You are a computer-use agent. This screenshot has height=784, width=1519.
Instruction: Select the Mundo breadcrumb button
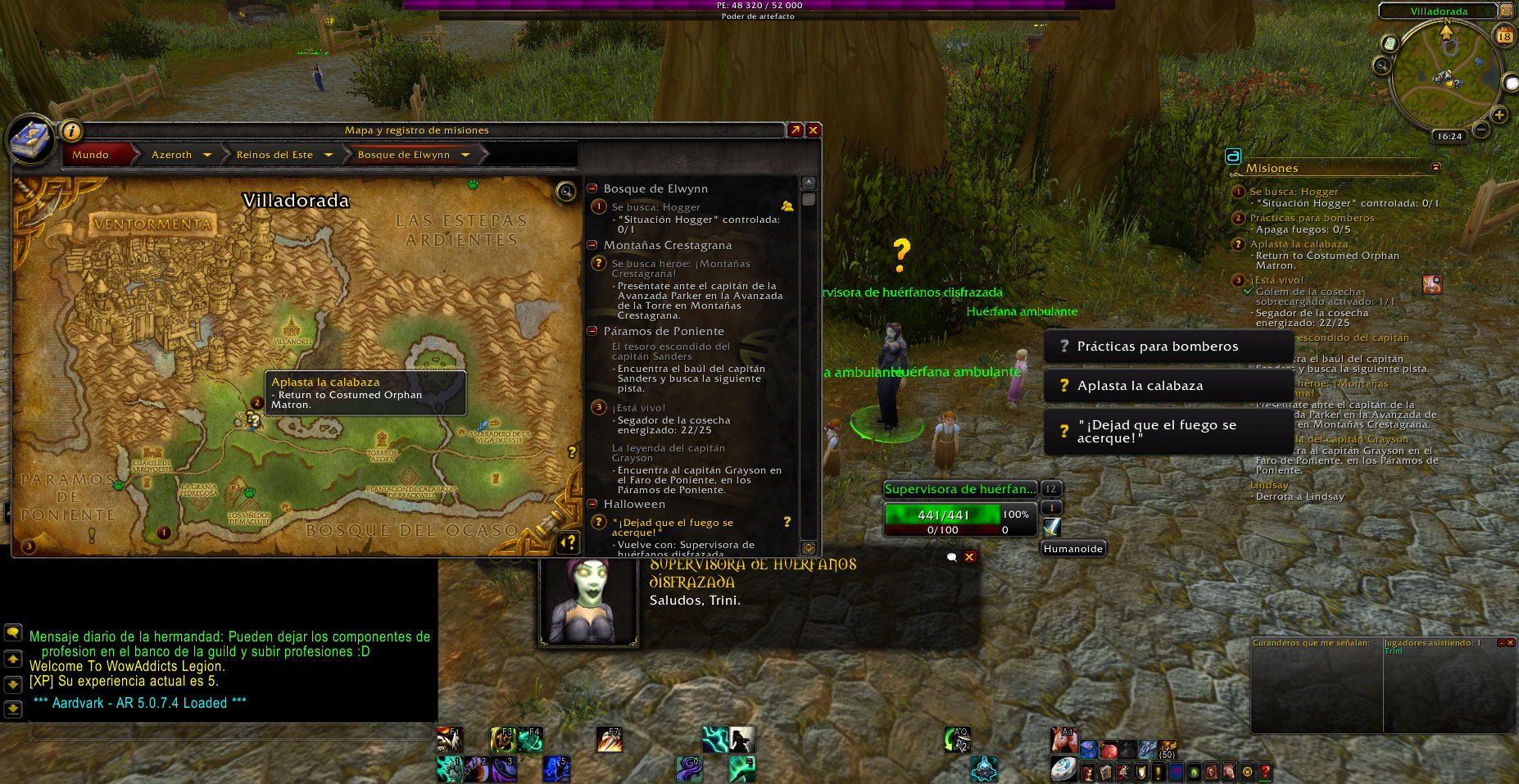coord(90,155)
